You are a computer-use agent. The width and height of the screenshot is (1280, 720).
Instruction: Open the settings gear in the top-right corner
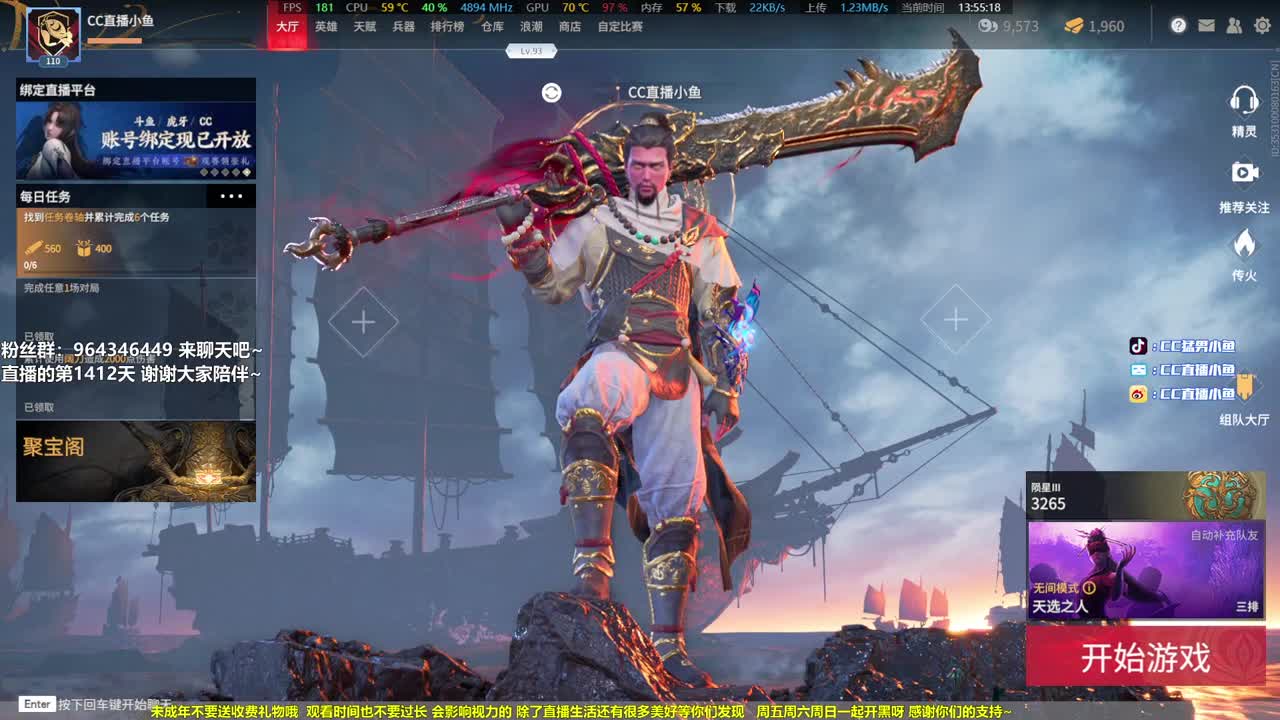click(x=1259, y=25)
